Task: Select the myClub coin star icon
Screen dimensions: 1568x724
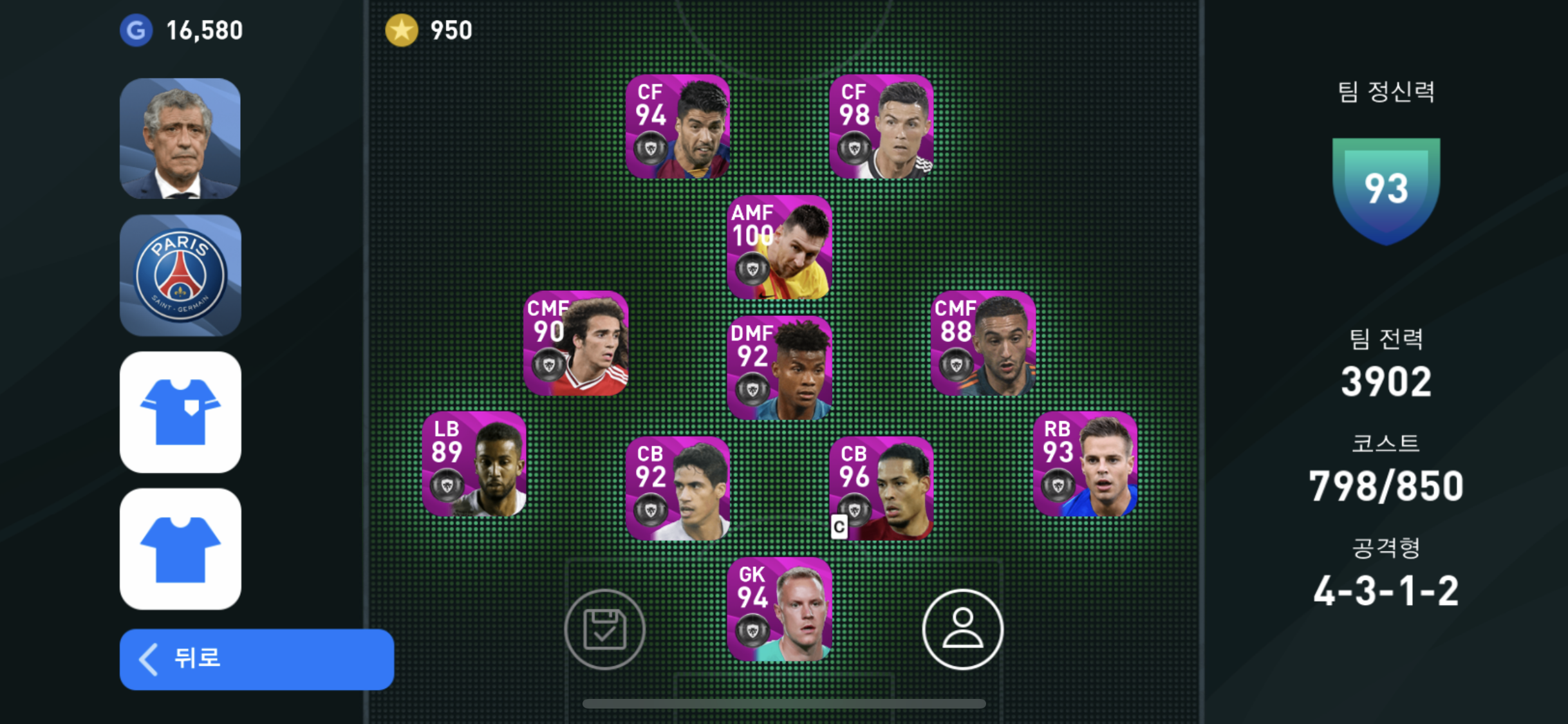Action: 400,29
